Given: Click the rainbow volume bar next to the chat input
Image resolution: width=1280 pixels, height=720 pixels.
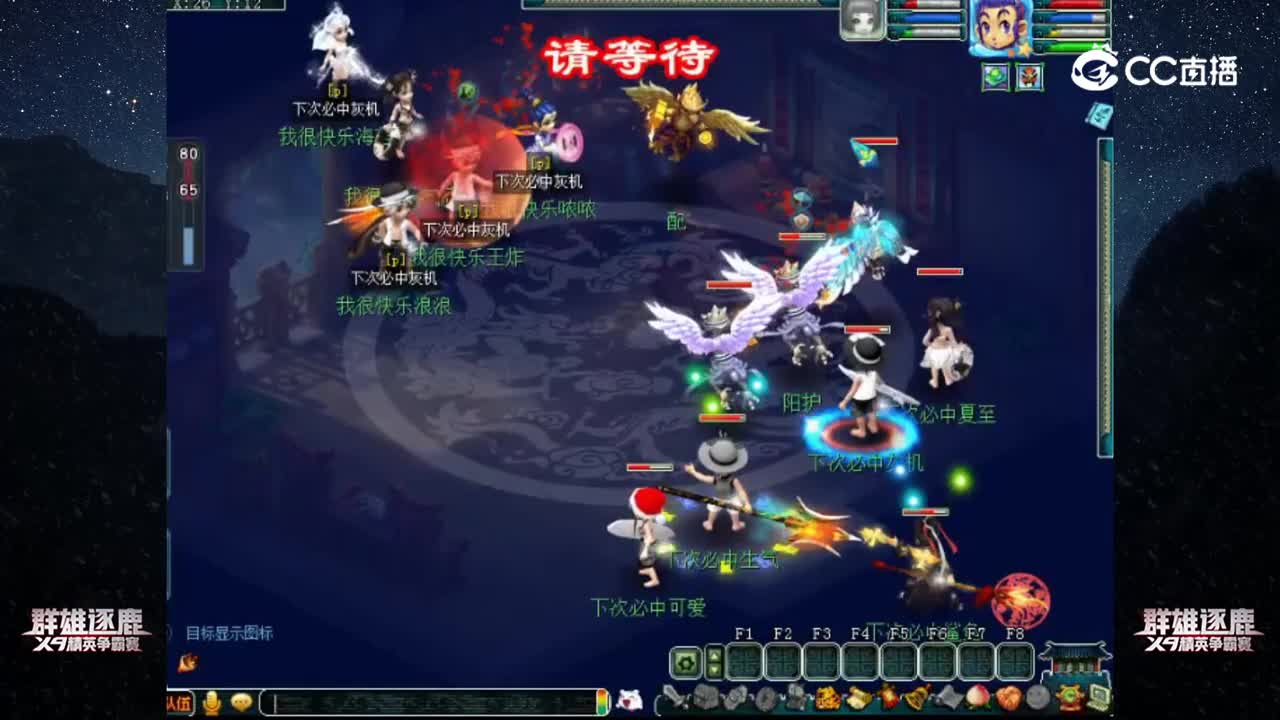Looking at the screenshot, I should pyautogui.click(x=601, y=702).
